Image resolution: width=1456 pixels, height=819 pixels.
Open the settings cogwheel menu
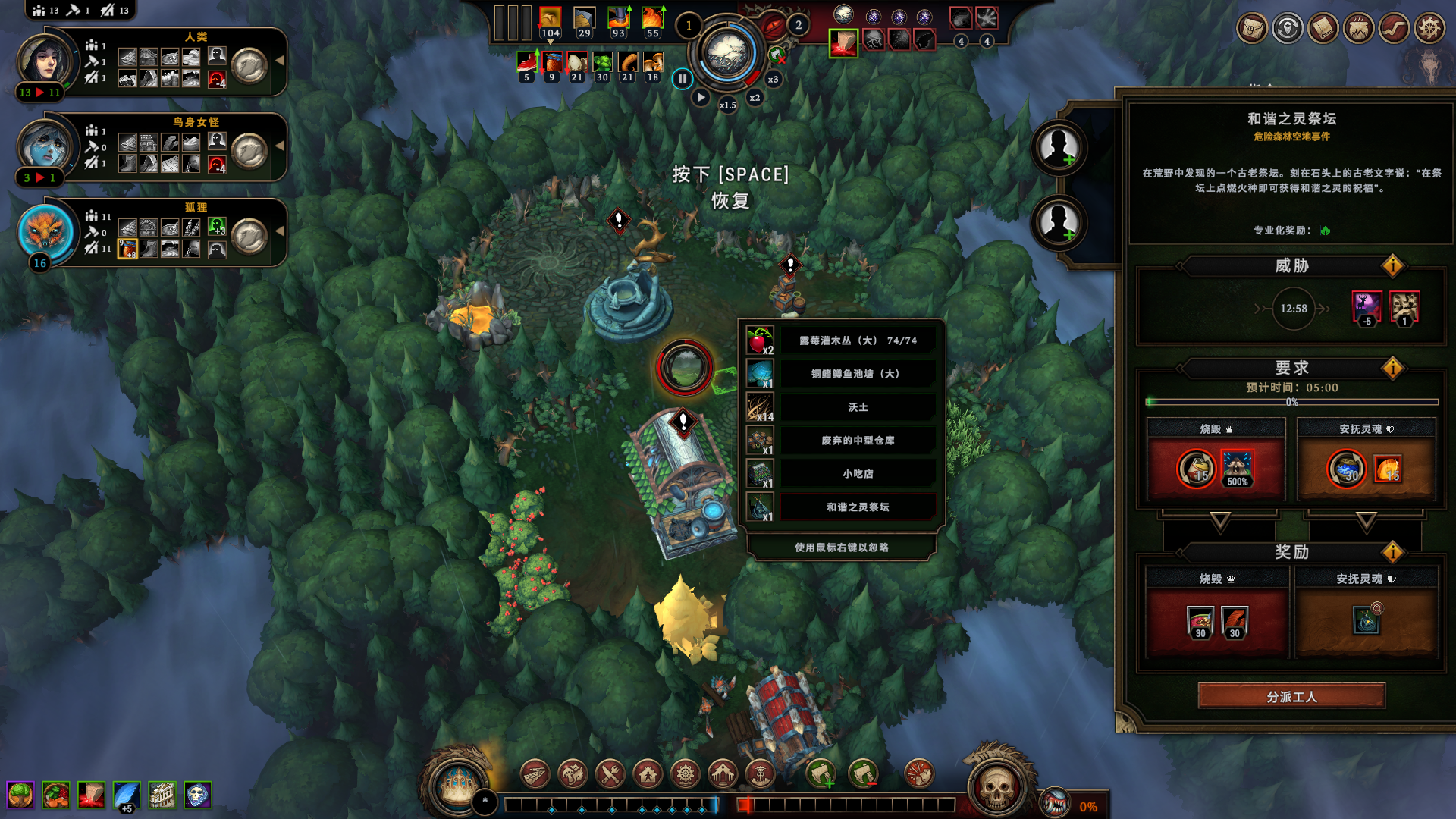tap(1429, 29)
